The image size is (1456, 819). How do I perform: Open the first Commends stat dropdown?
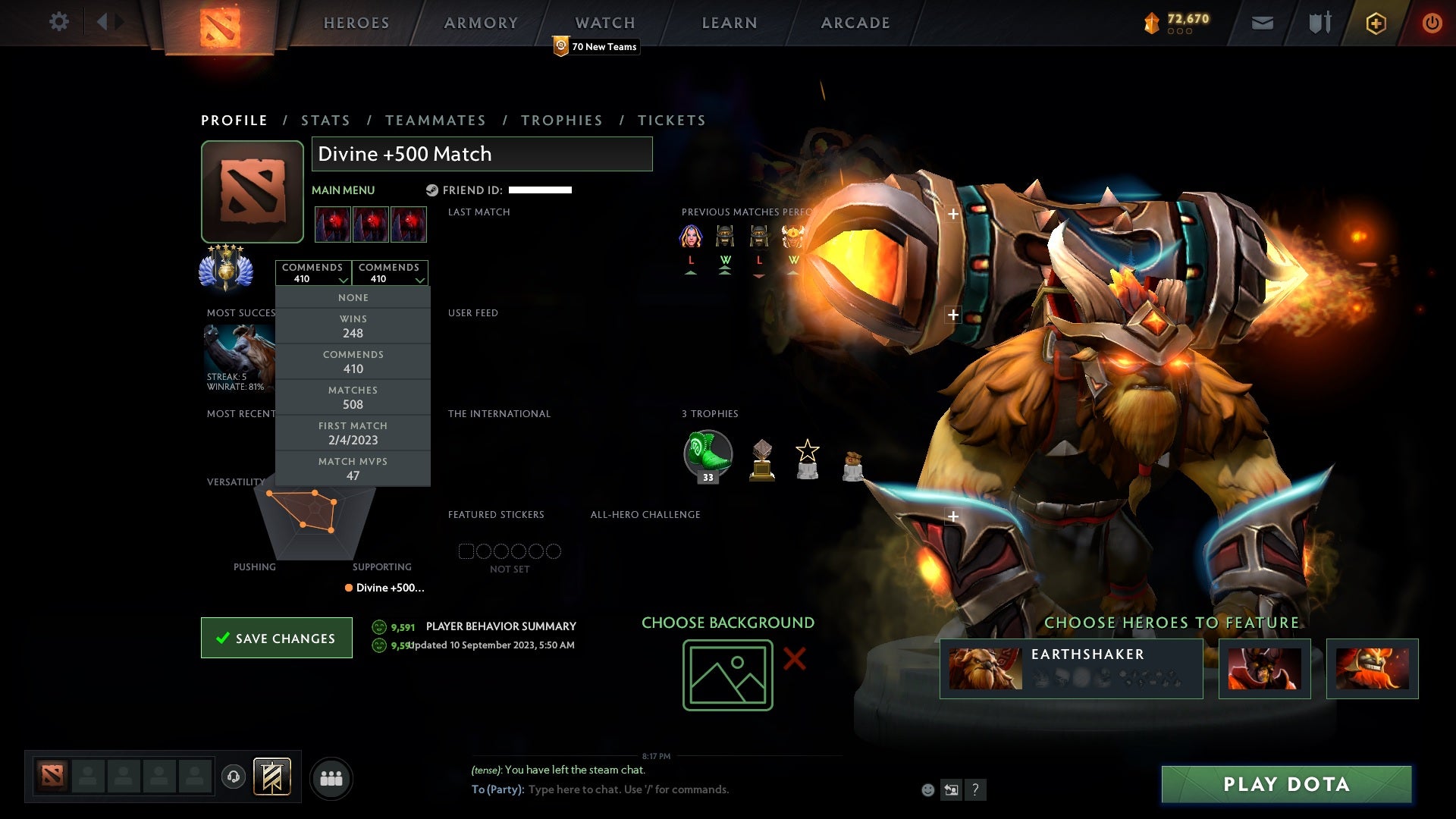313,272
